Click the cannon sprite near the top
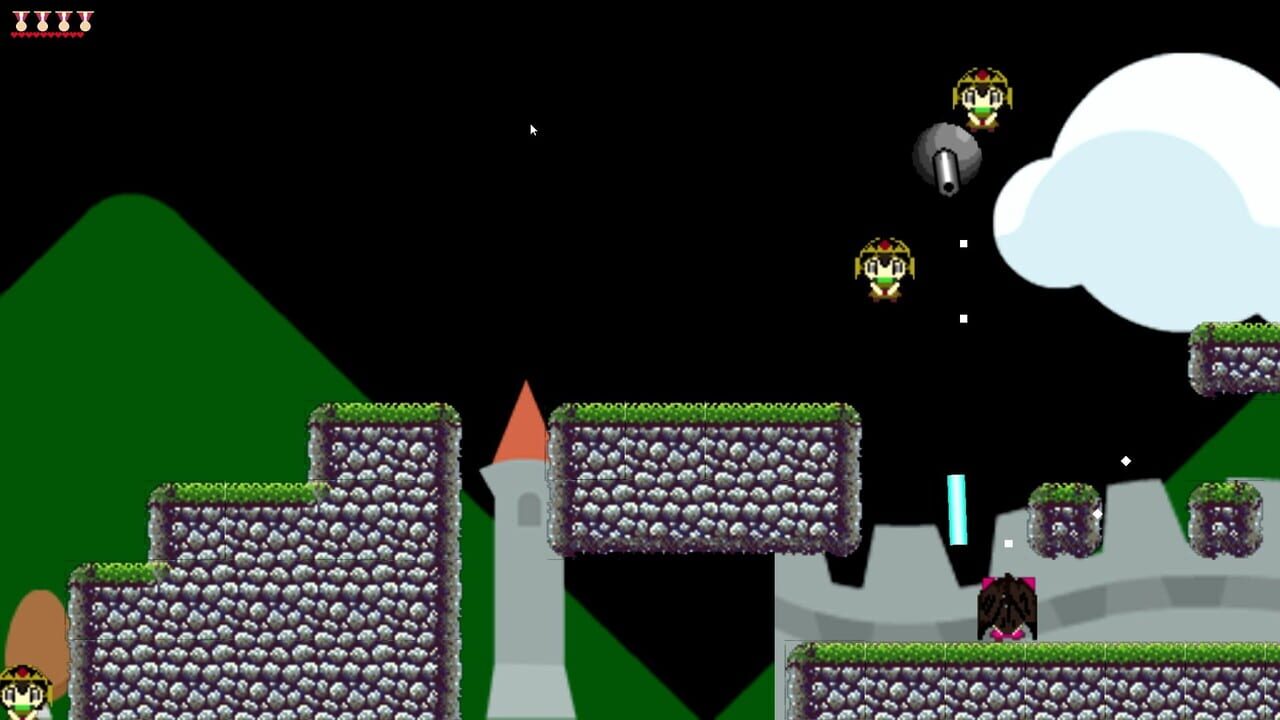Screen dimensions: 1280x720 945,158
